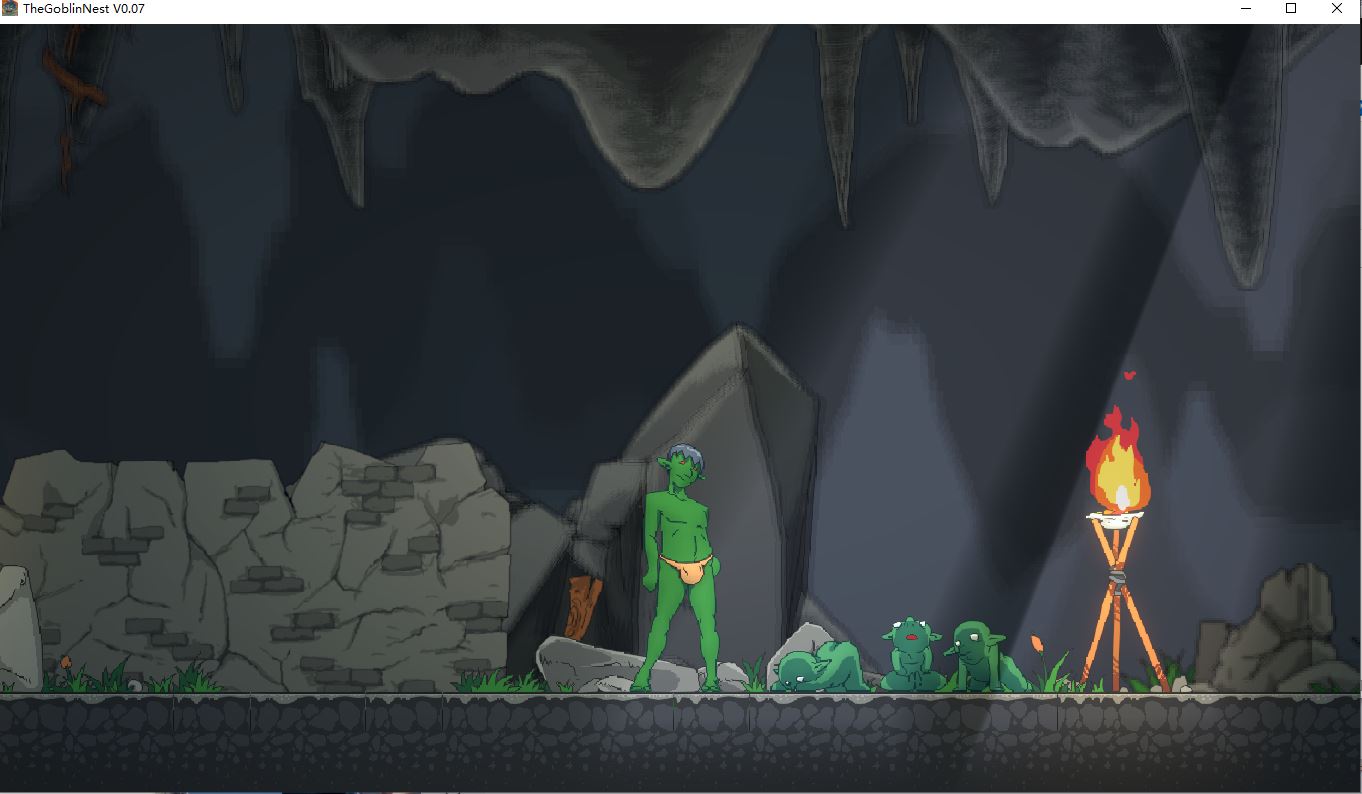Close the TheGoblinNest window
Image resolution: width=1362 pixels, height=794 pixels.
pyautogui.click(x=1337, y=9)
